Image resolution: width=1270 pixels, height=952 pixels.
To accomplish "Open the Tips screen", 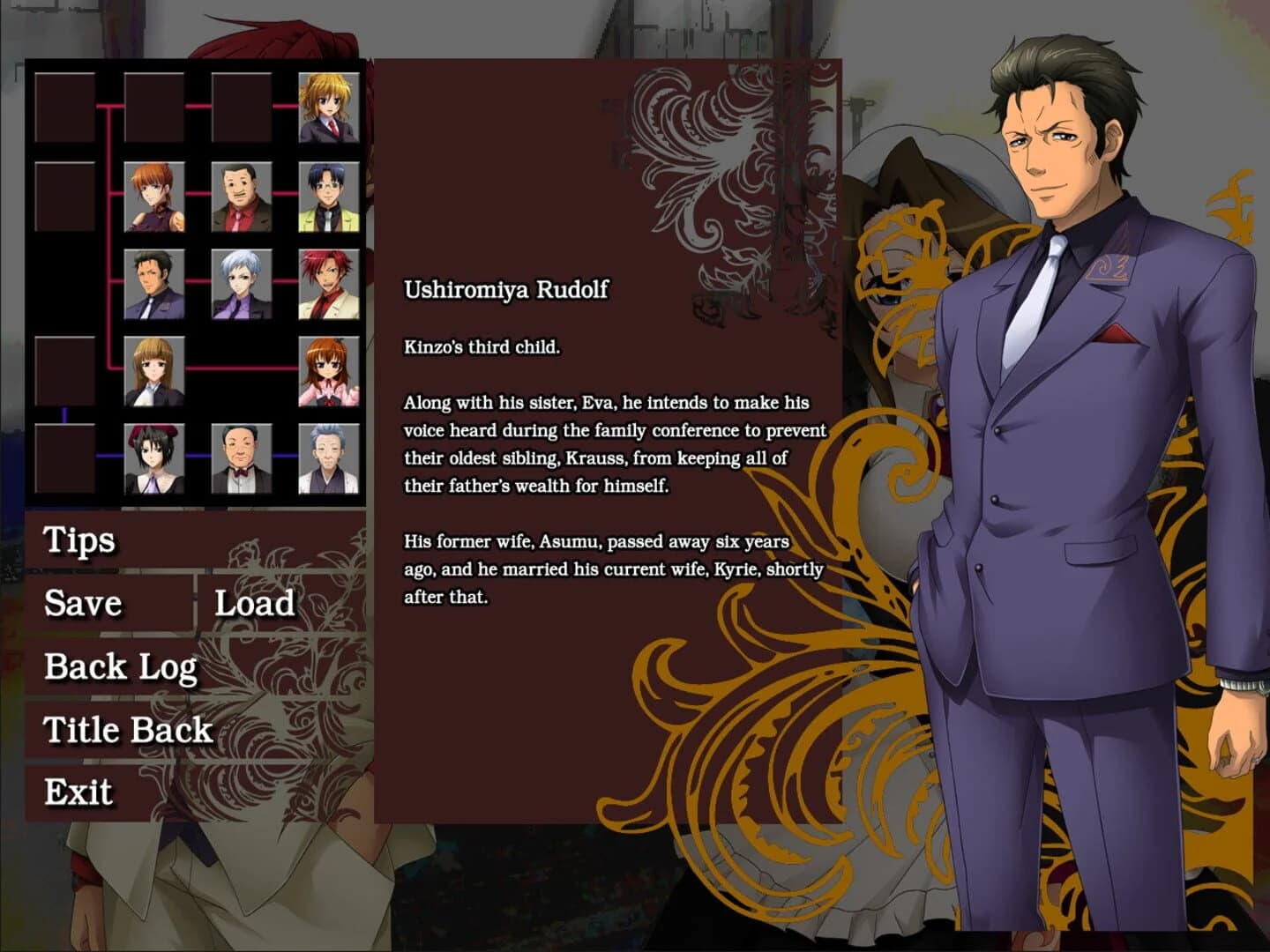I will [x=78, y=539].
